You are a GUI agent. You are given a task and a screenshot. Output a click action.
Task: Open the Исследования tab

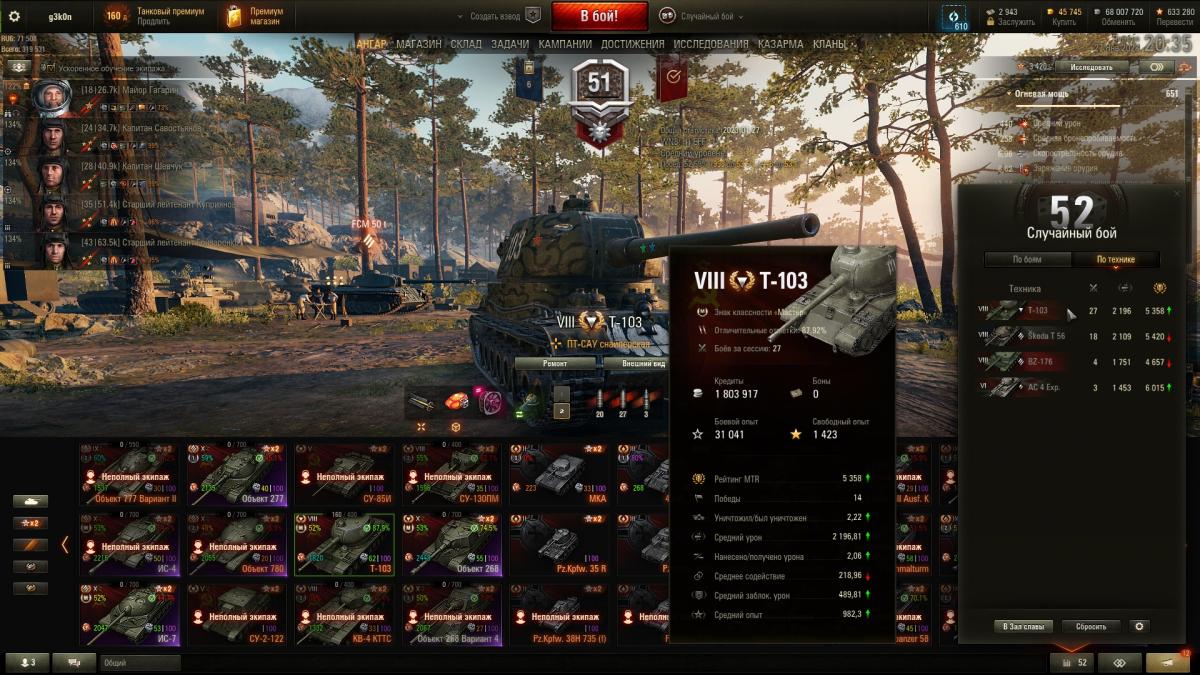click(710, 44)
